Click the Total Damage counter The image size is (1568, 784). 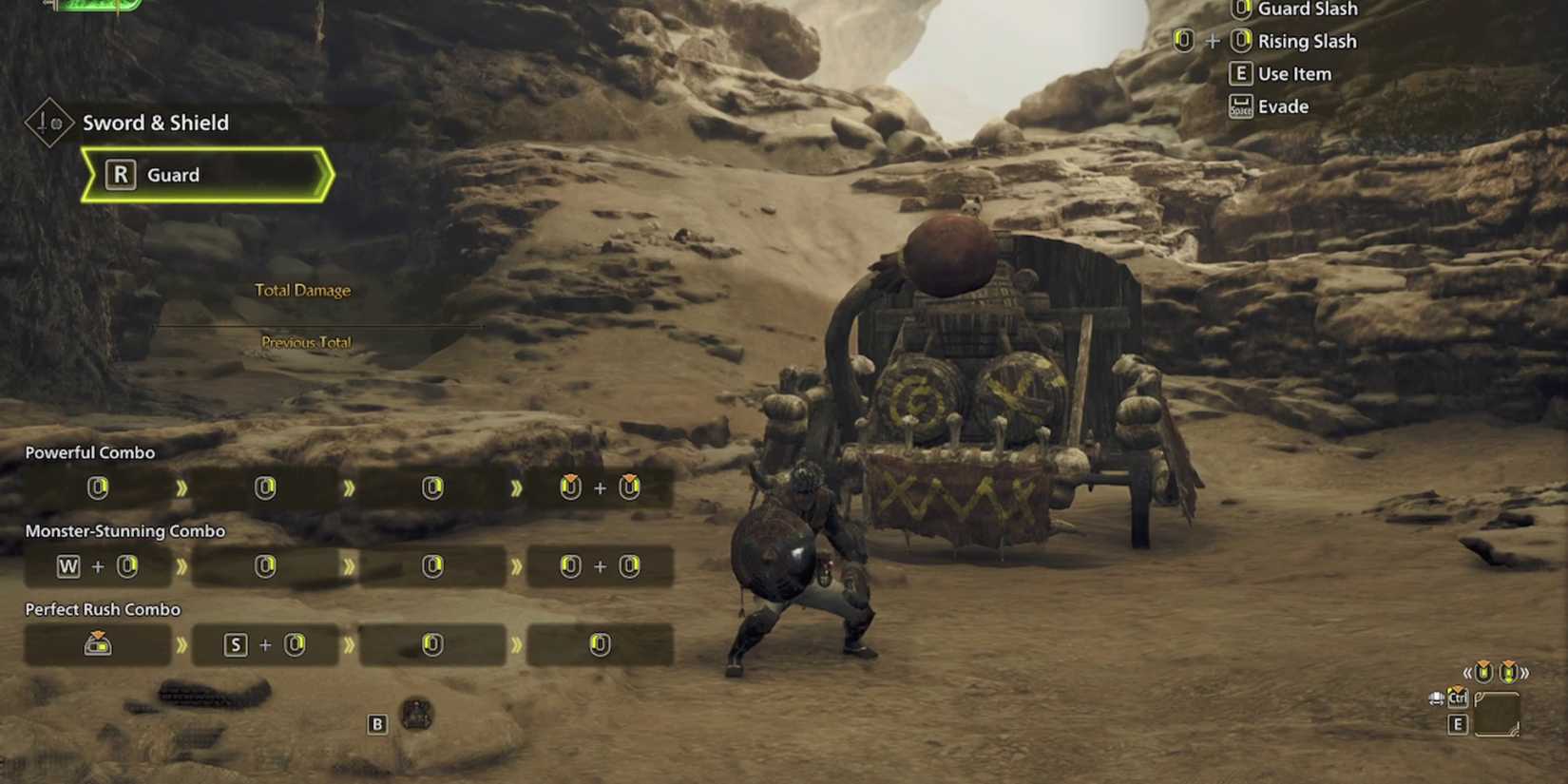point(304,290)
